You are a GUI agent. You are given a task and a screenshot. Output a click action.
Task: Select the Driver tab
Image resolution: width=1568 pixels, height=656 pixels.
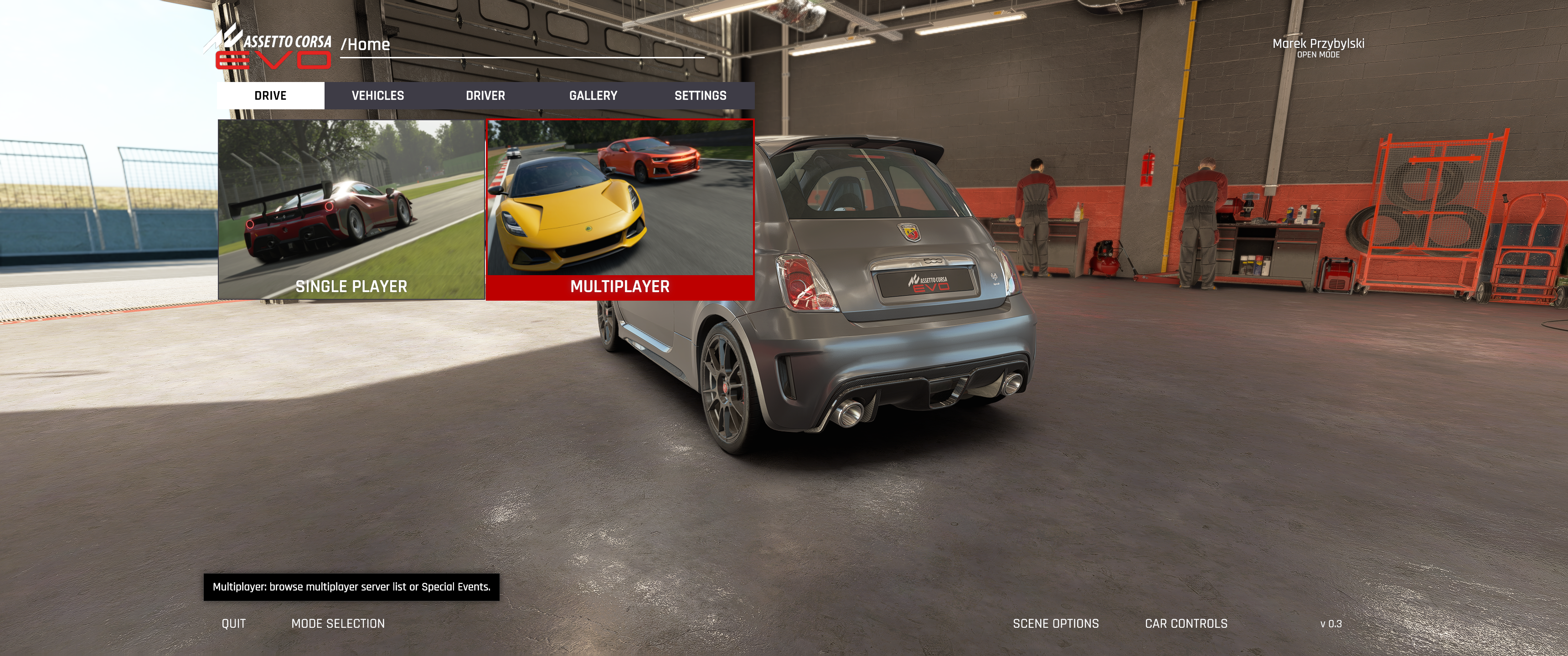point(485,96)
